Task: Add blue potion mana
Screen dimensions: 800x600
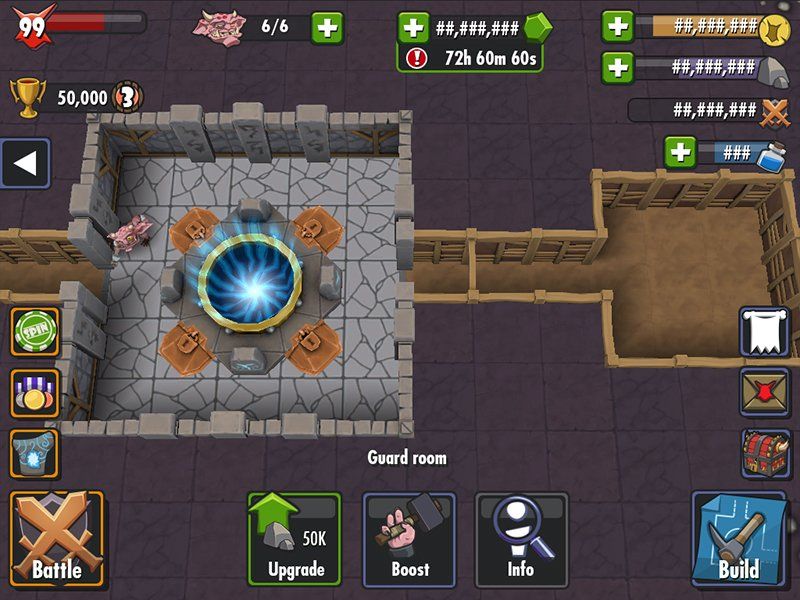Action: 680,152
